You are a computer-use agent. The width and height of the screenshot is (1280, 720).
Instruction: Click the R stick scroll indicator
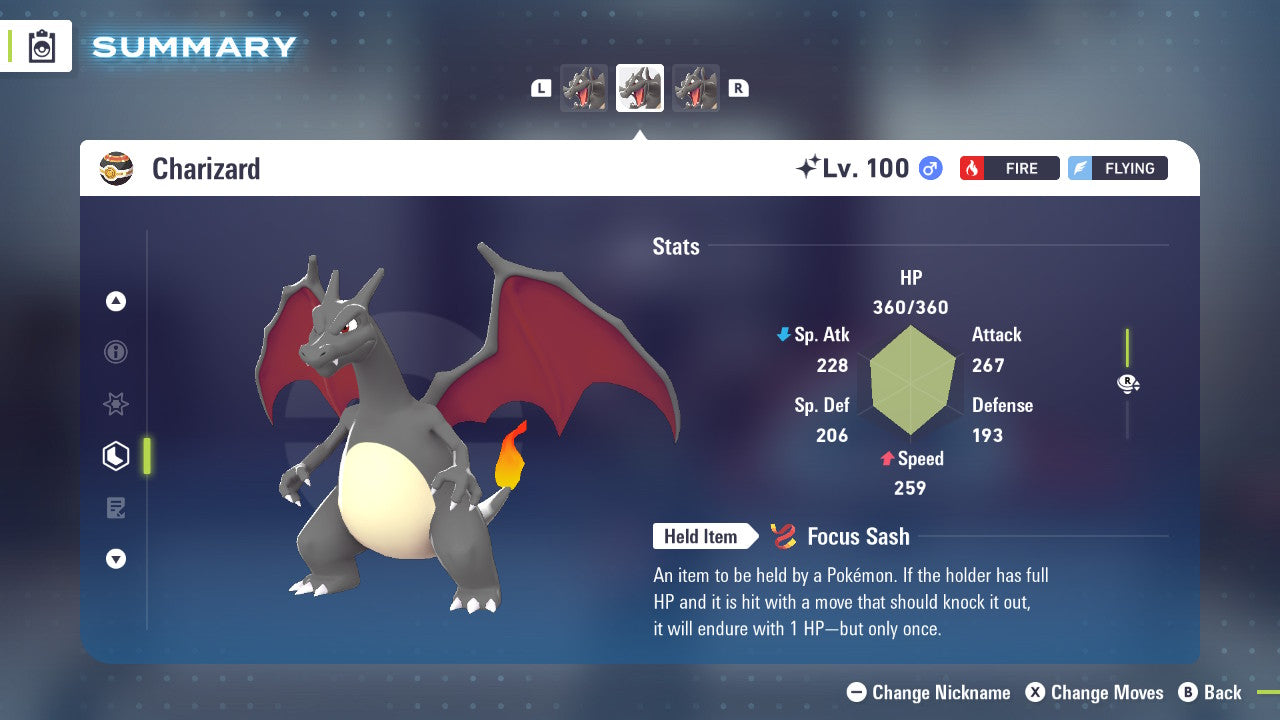coord(1128,383)
